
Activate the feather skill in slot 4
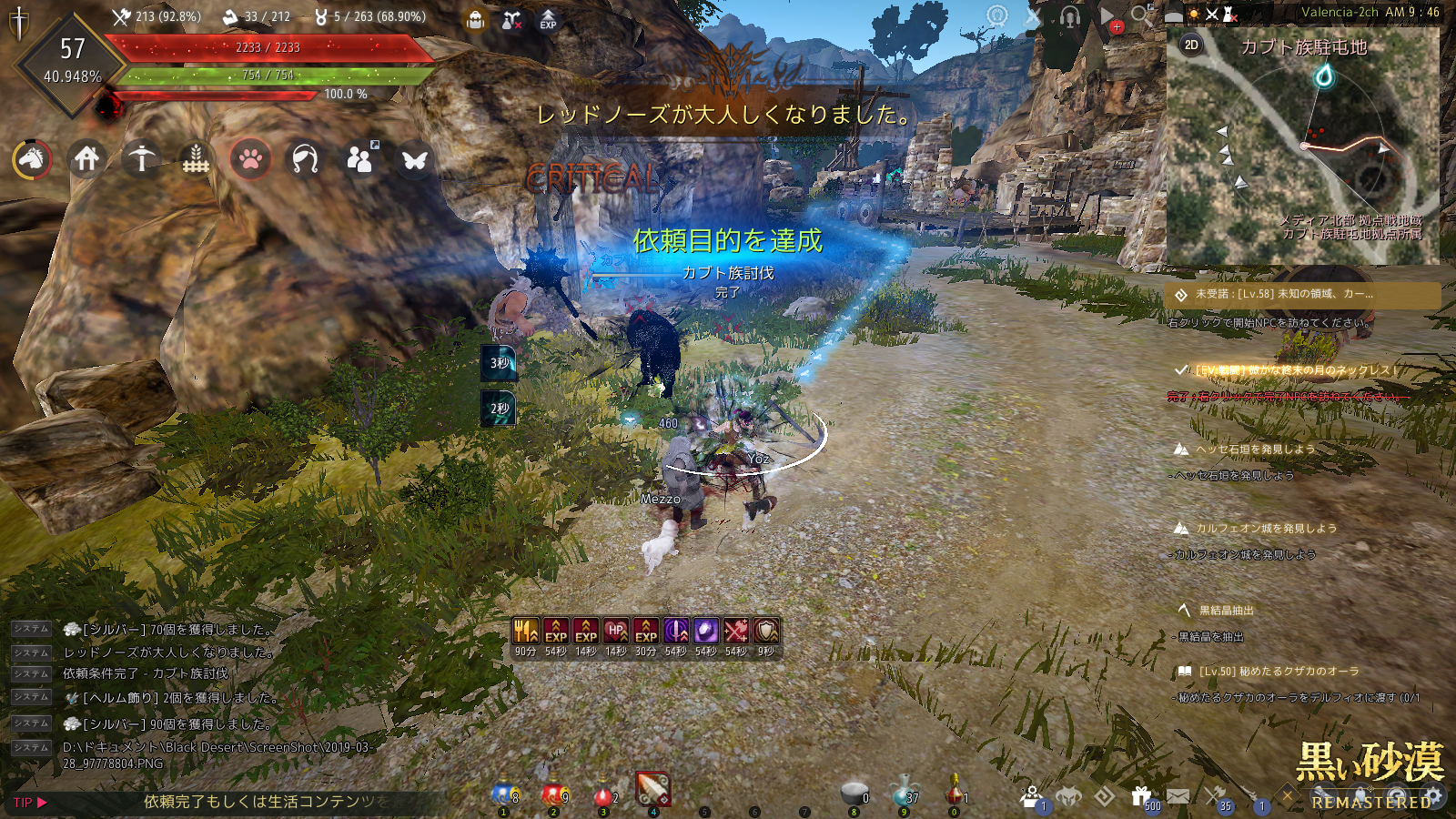[652, 790]
